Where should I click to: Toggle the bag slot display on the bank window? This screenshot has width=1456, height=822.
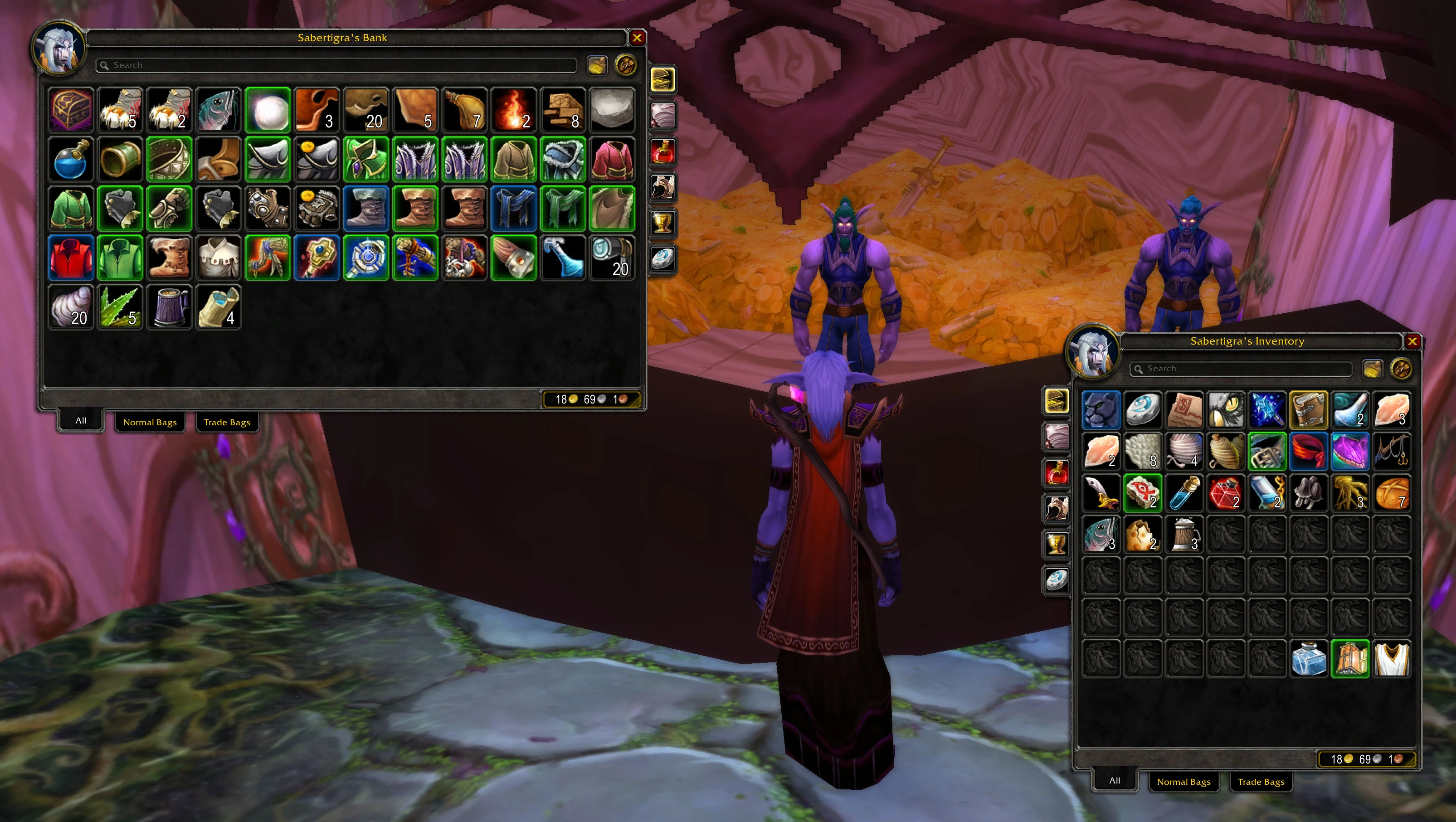pyautogui.click(x=598, y=64)
